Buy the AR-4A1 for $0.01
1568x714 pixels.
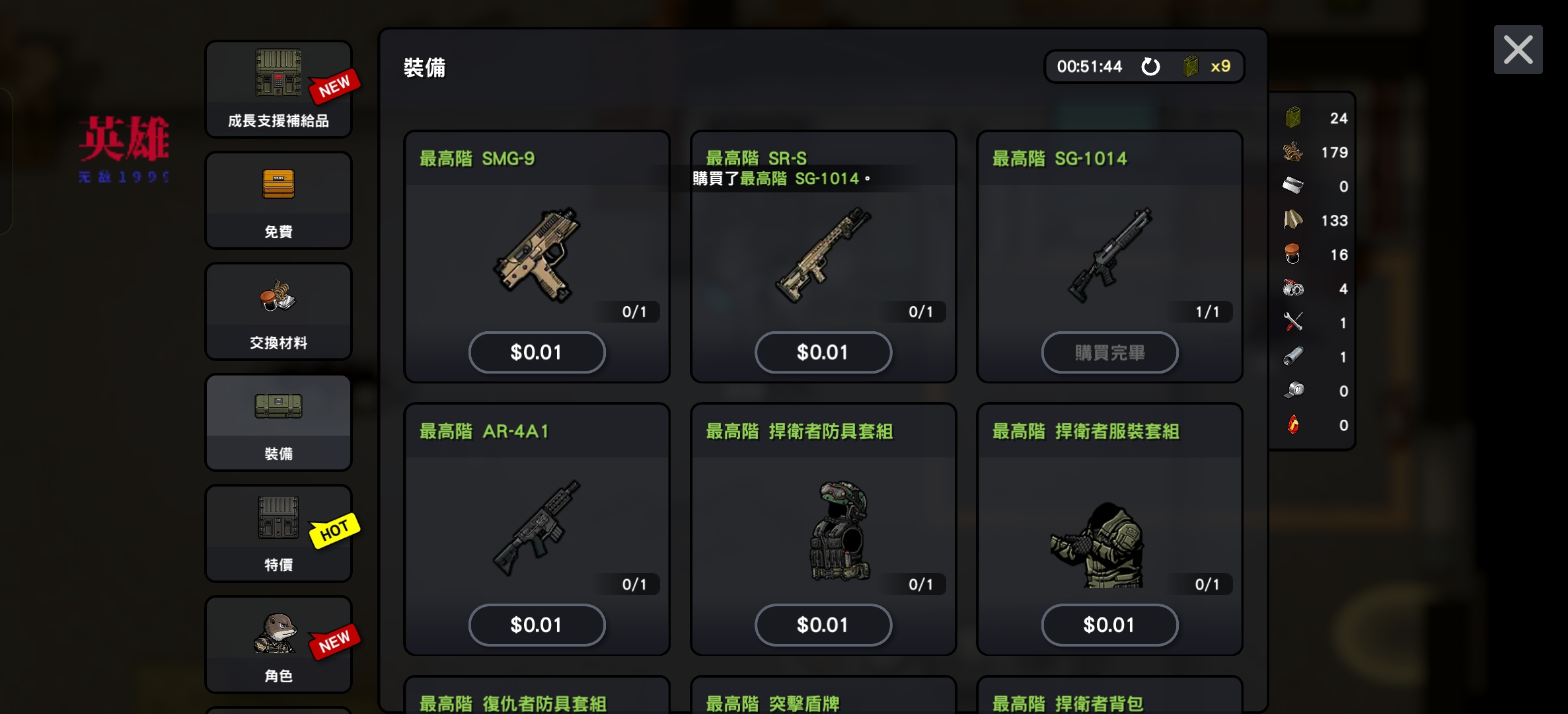tap(537, 625)
